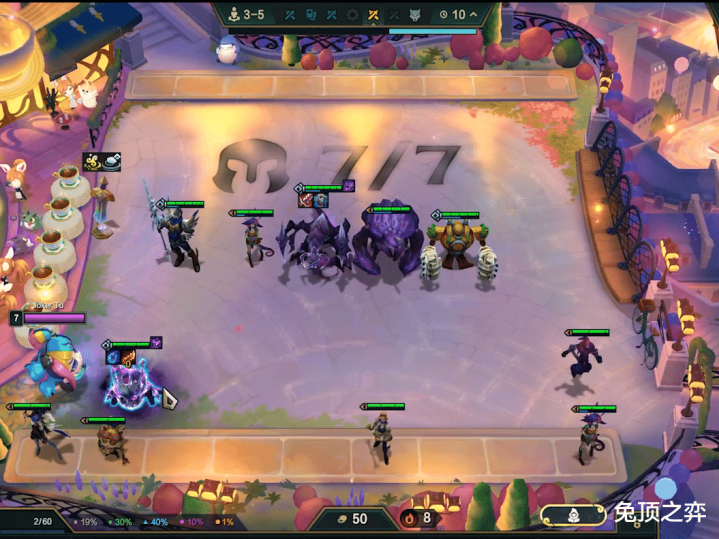Pick the white item beside the yellow swirl item
This screenshot has width=719, height=539.
pos(110,161)
